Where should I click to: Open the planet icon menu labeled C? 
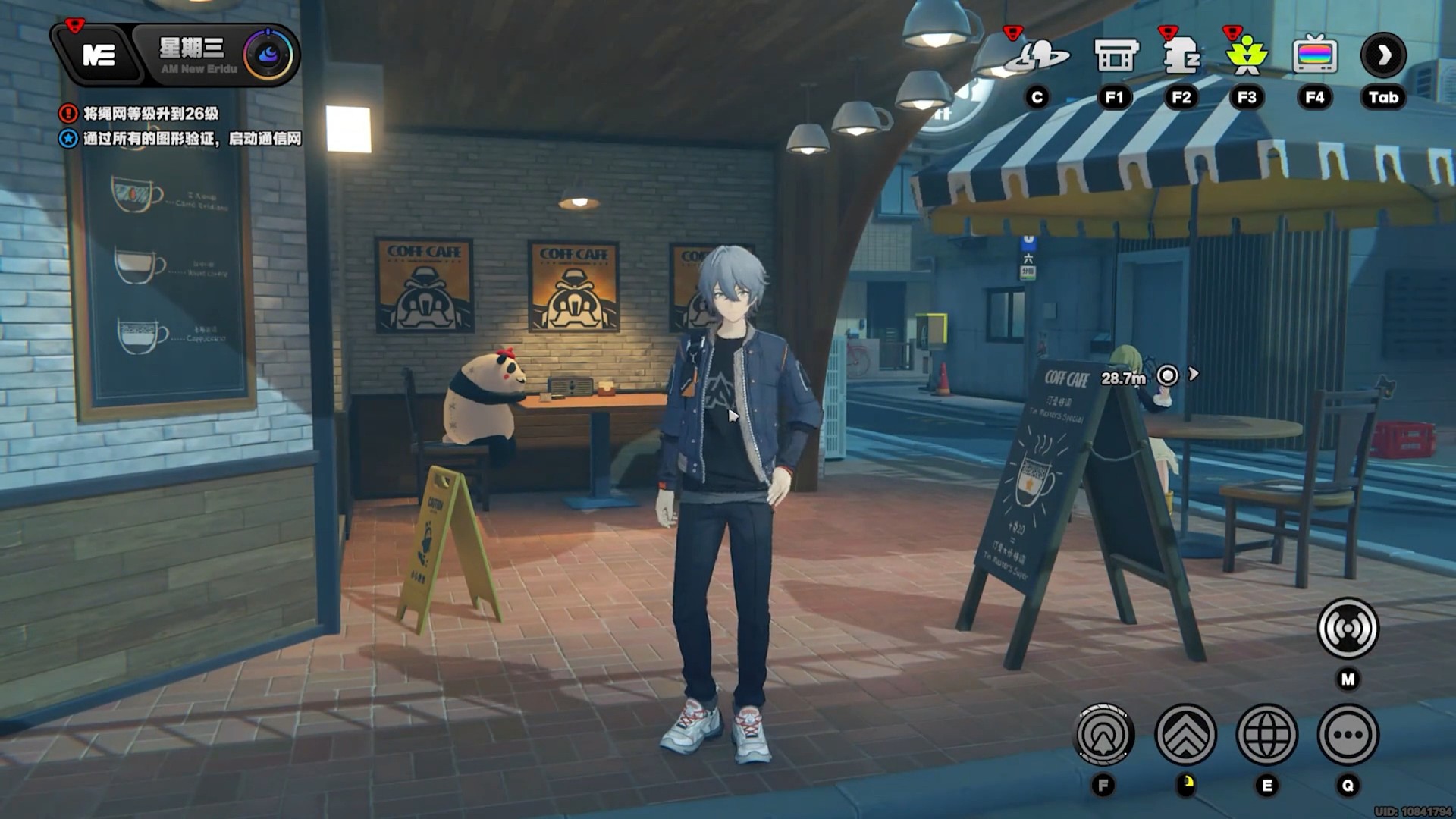point(1037,56)
